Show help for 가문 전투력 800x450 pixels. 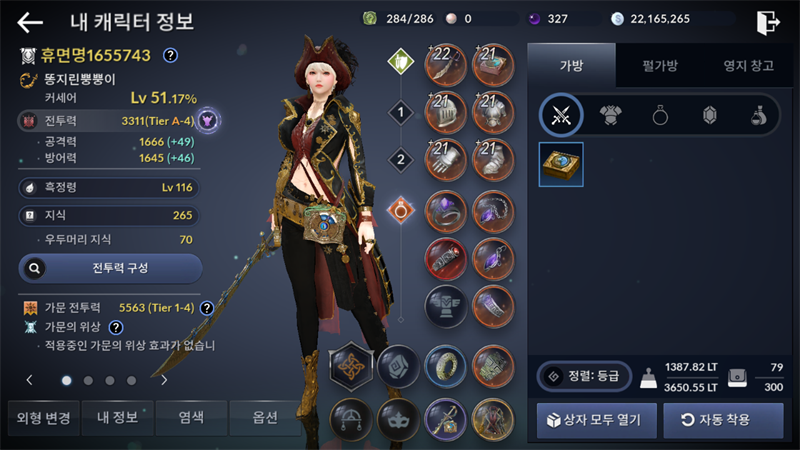pos(207,308)
